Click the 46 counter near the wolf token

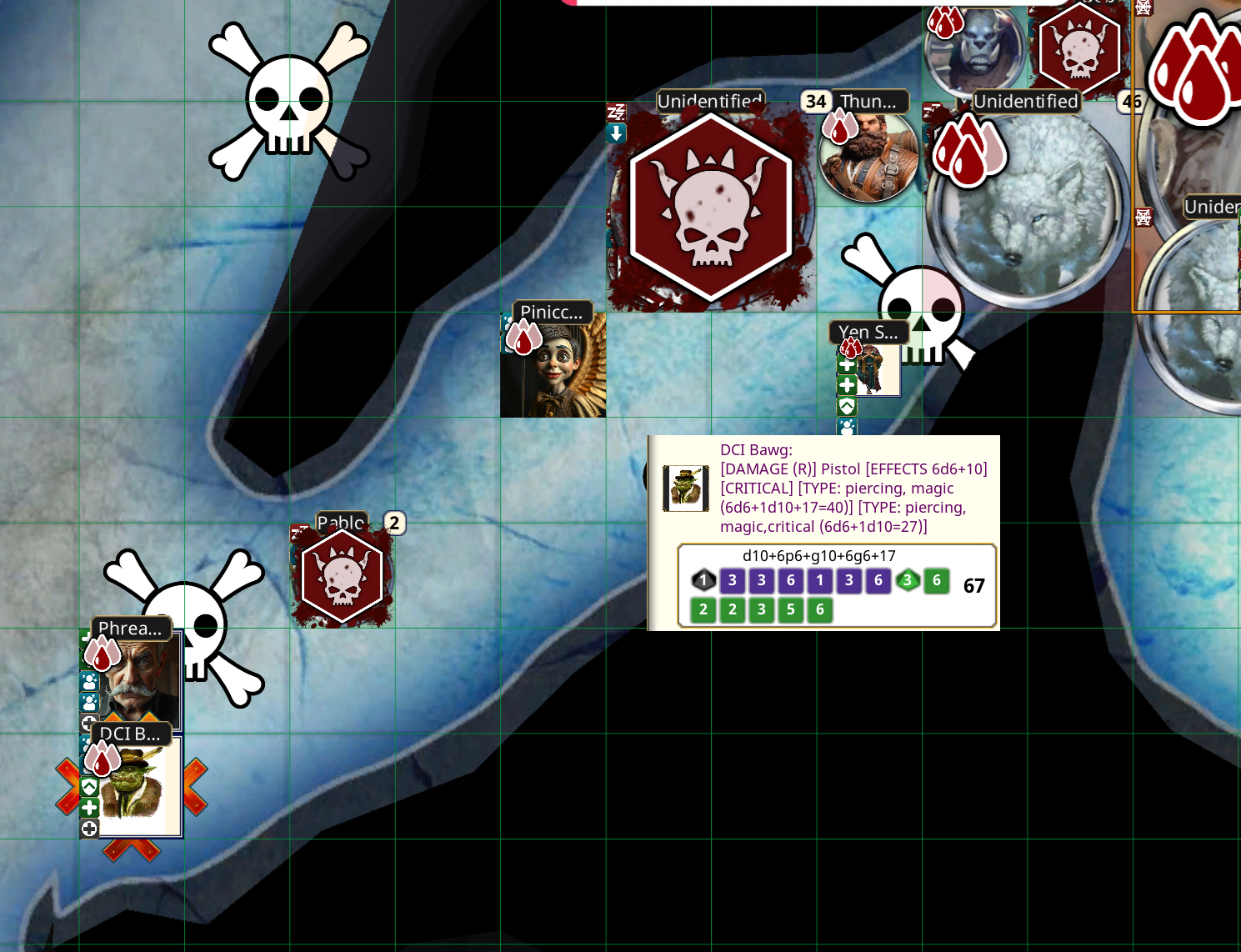[x=1131, y=103]
